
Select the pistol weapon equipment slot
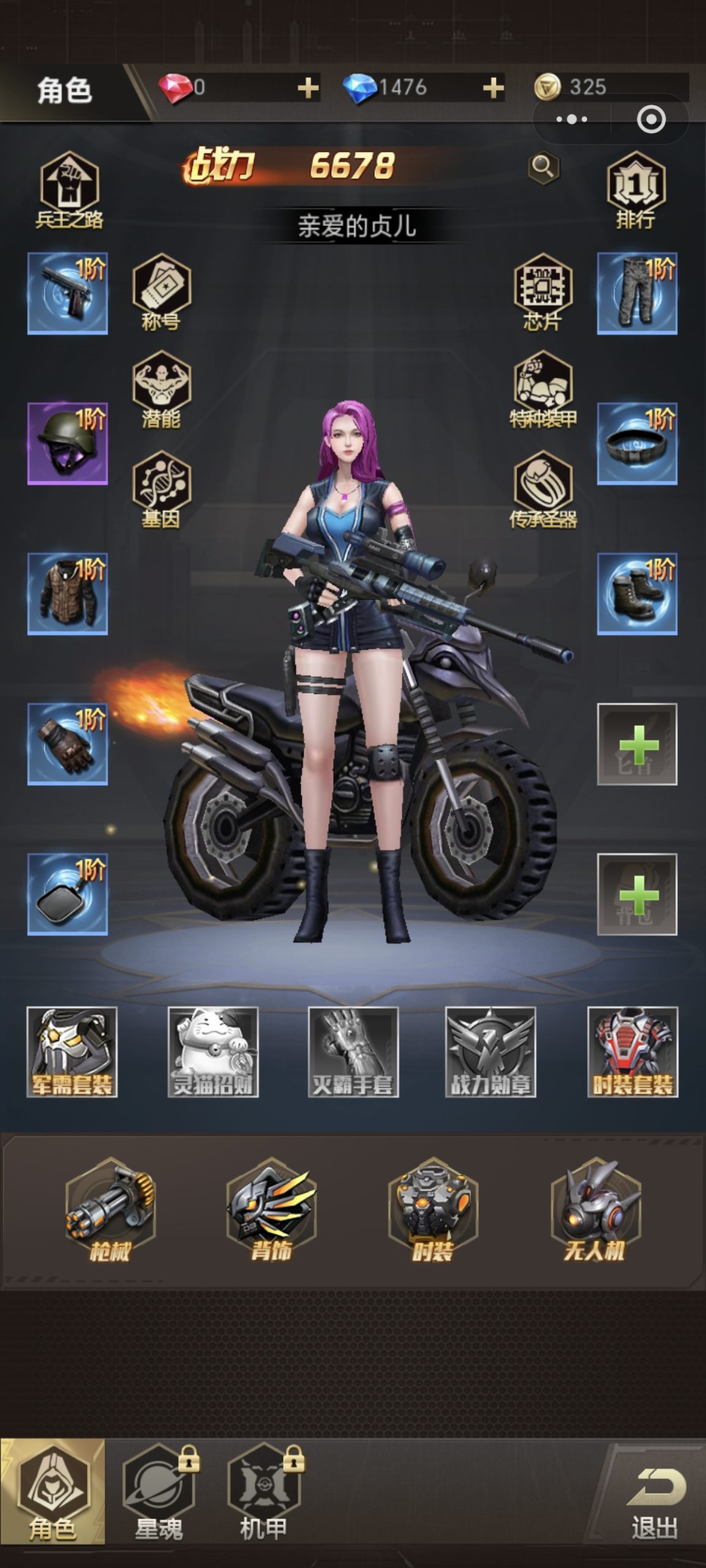click(67, 293)
